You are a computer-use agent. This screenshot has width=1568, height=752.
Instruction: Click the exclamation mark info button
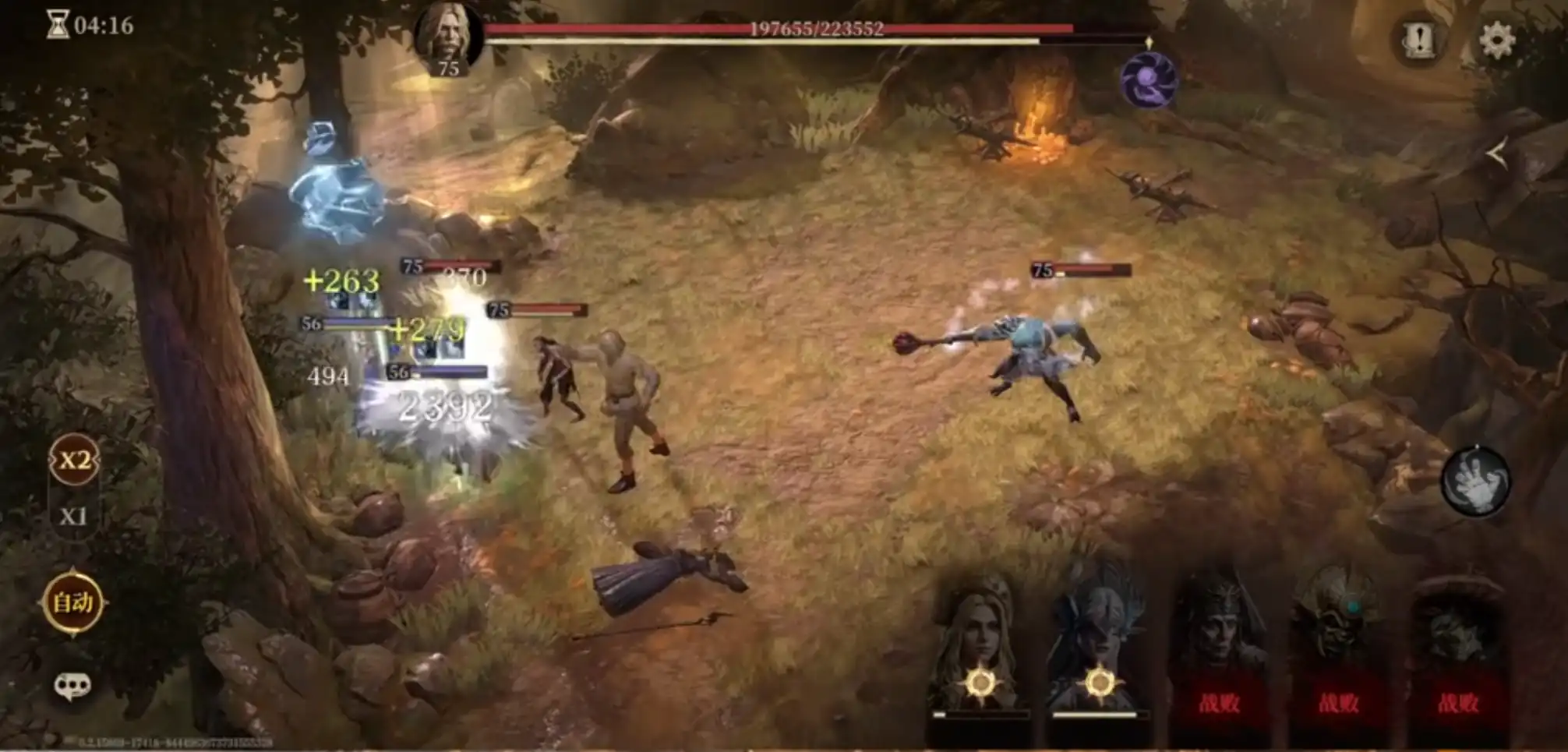tap(1419, 39)
